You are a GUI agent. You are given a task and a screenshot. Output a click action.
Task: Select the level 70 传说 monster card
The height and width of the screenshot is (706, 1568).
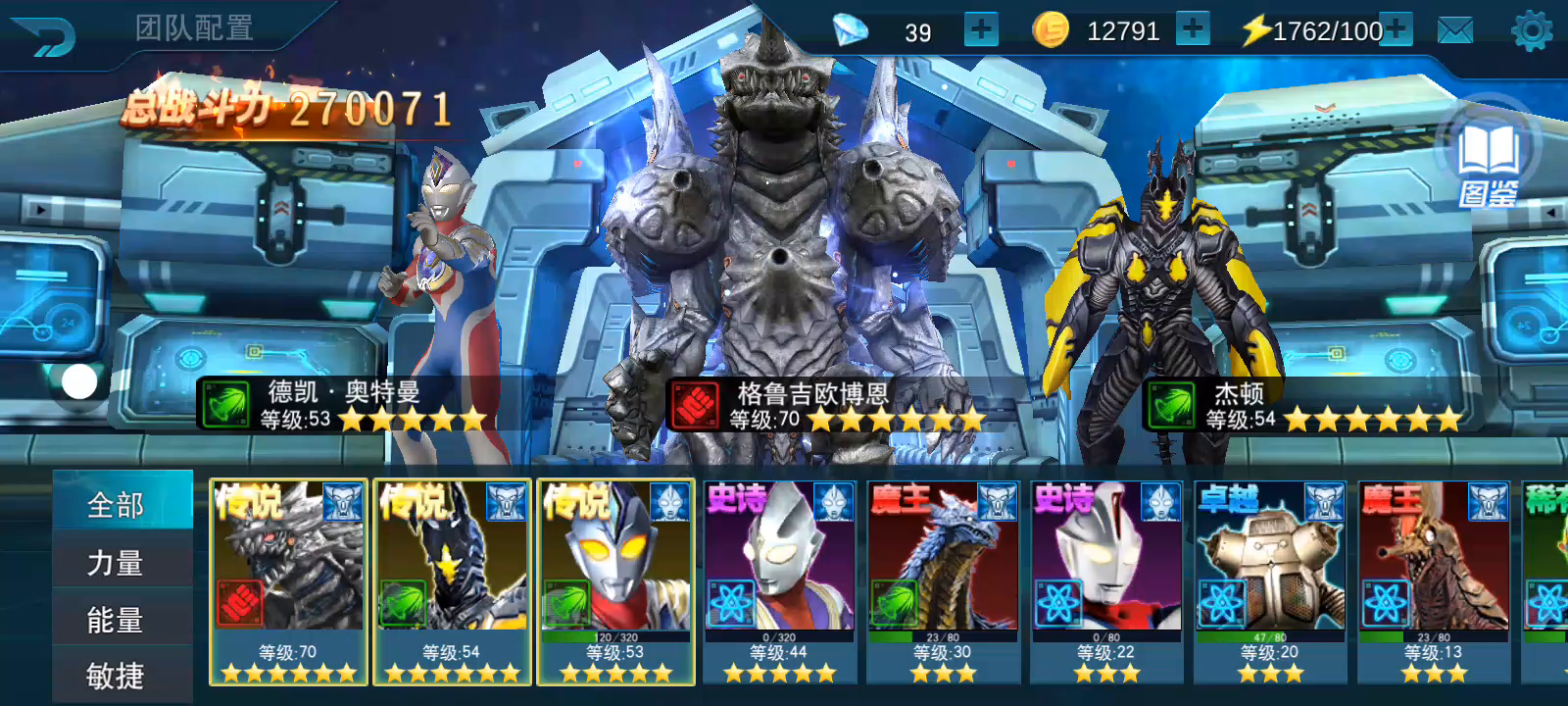coord(288,581)
